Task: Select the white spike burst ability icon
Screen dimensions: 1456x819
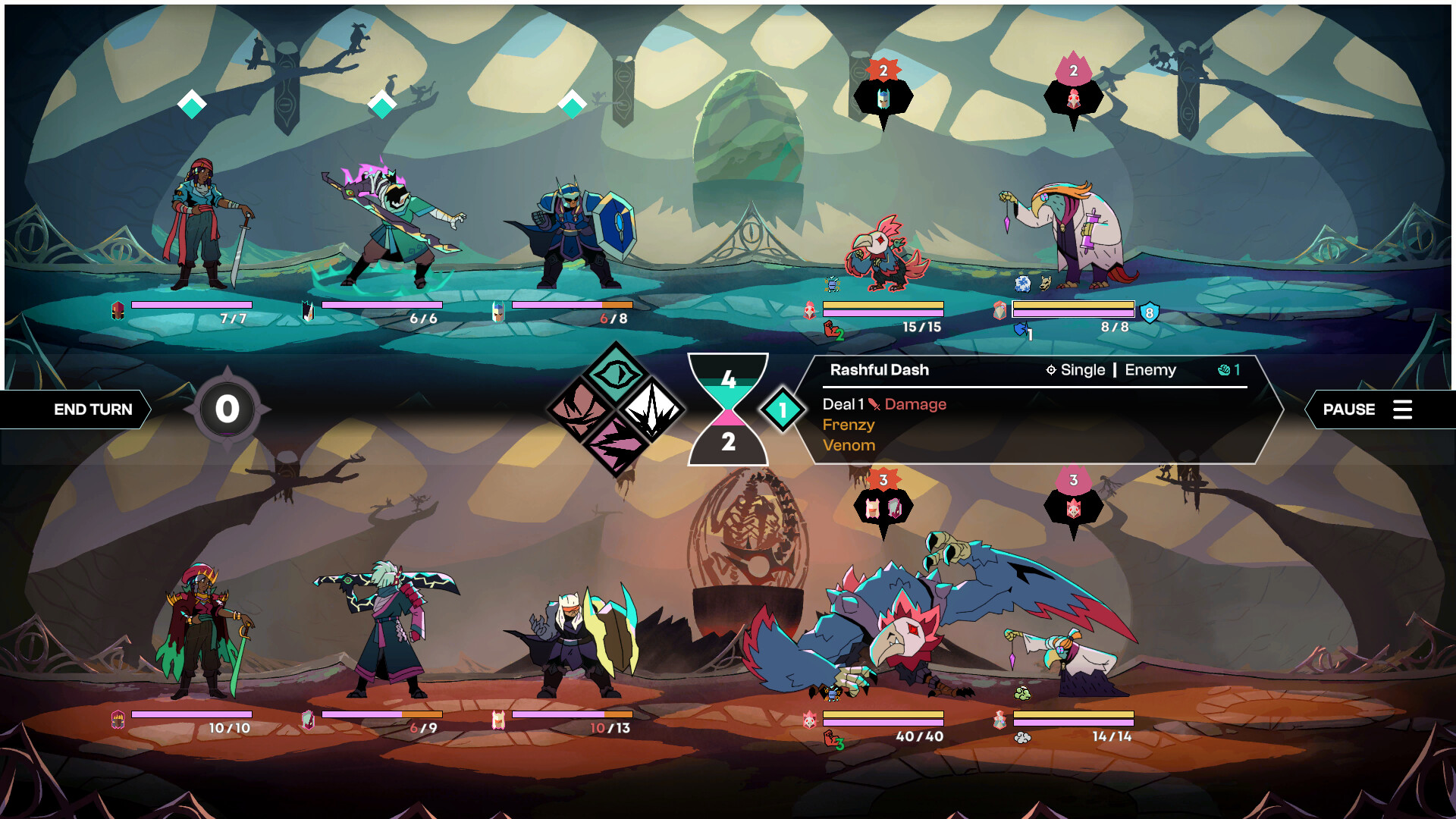Action: click(x=654, y=409)
